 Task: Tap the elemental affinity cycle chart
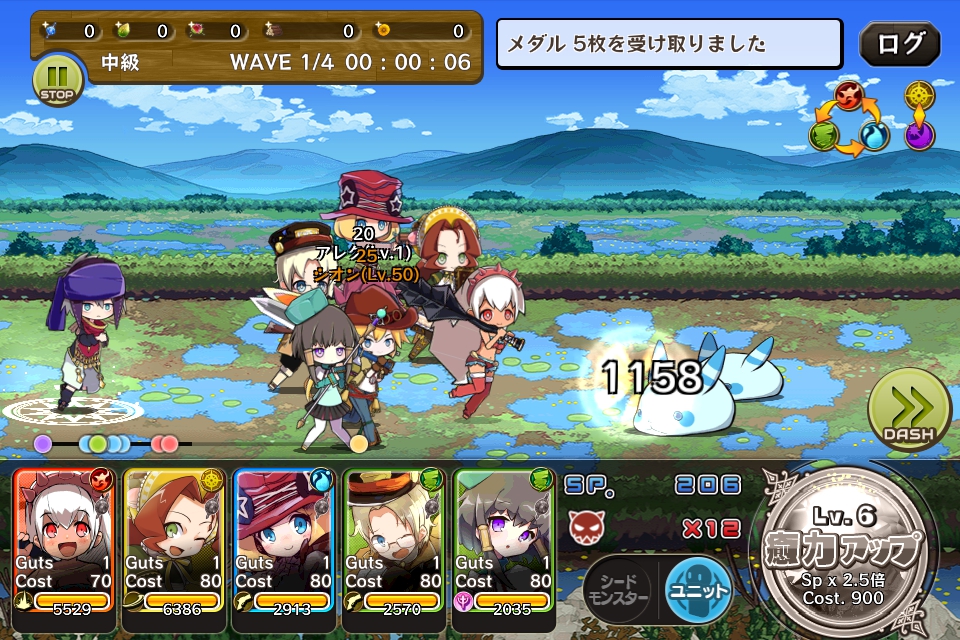point(849,120)
